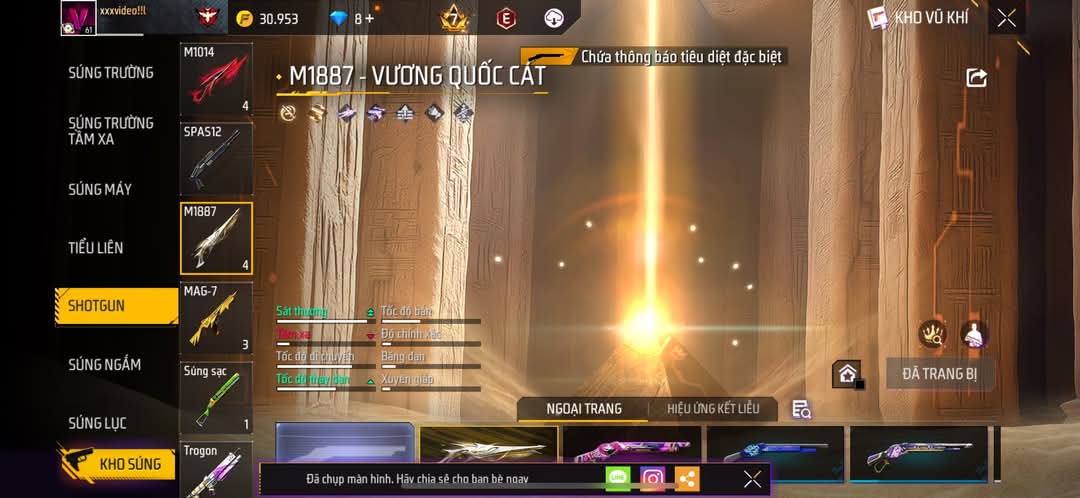
Task: Open the NGOẠI TRANG skins tab
Action: click(x=584, y=409)
